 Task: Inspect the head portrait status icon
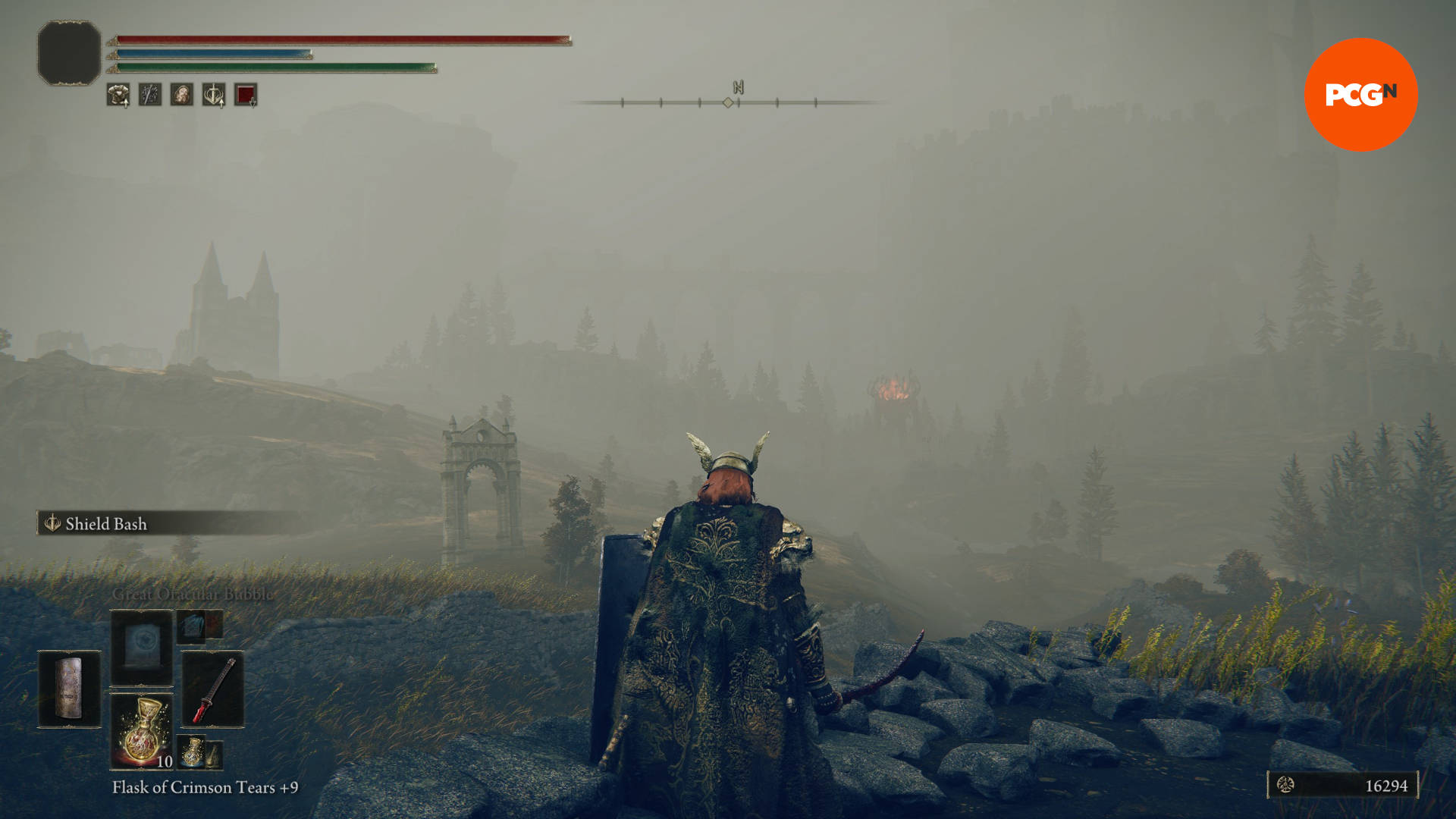pos(181,95)
